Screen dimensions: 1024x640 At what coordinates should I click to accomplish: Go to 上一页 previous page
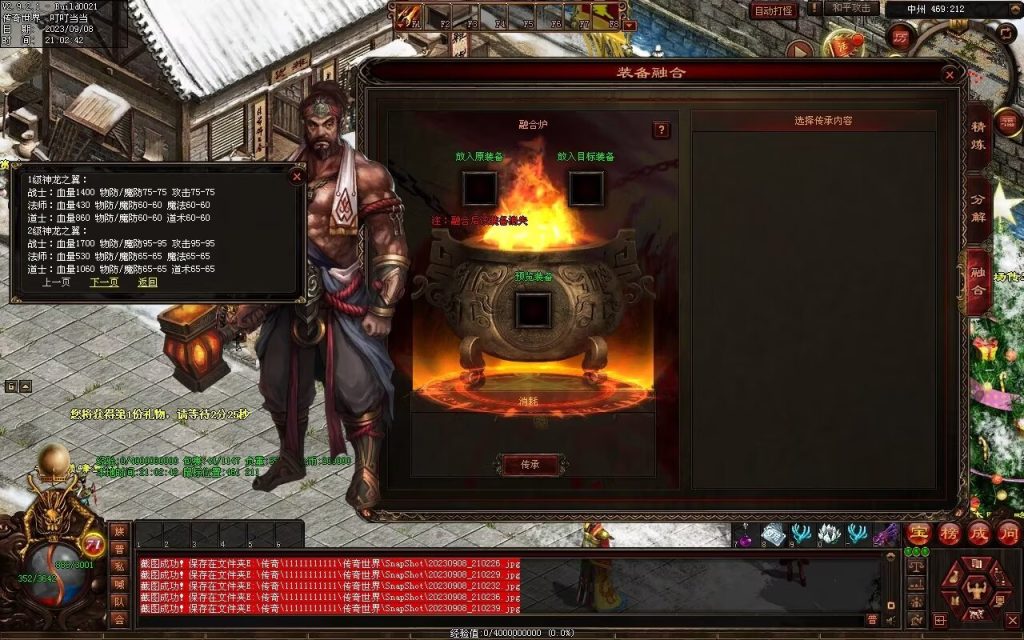pyautogui.click(x=56, y=282)
